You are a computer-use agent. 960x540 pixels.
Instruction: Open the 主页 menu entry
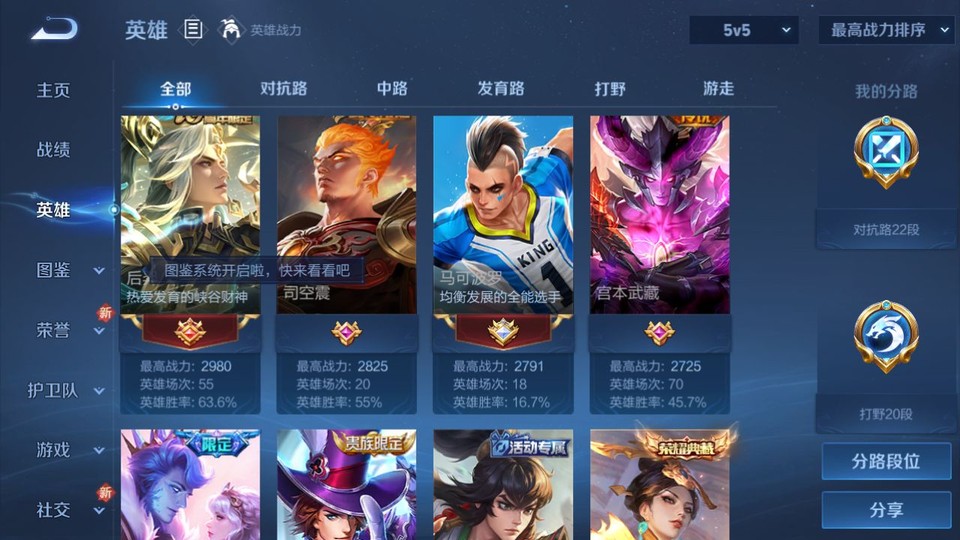tap(54, 90)
